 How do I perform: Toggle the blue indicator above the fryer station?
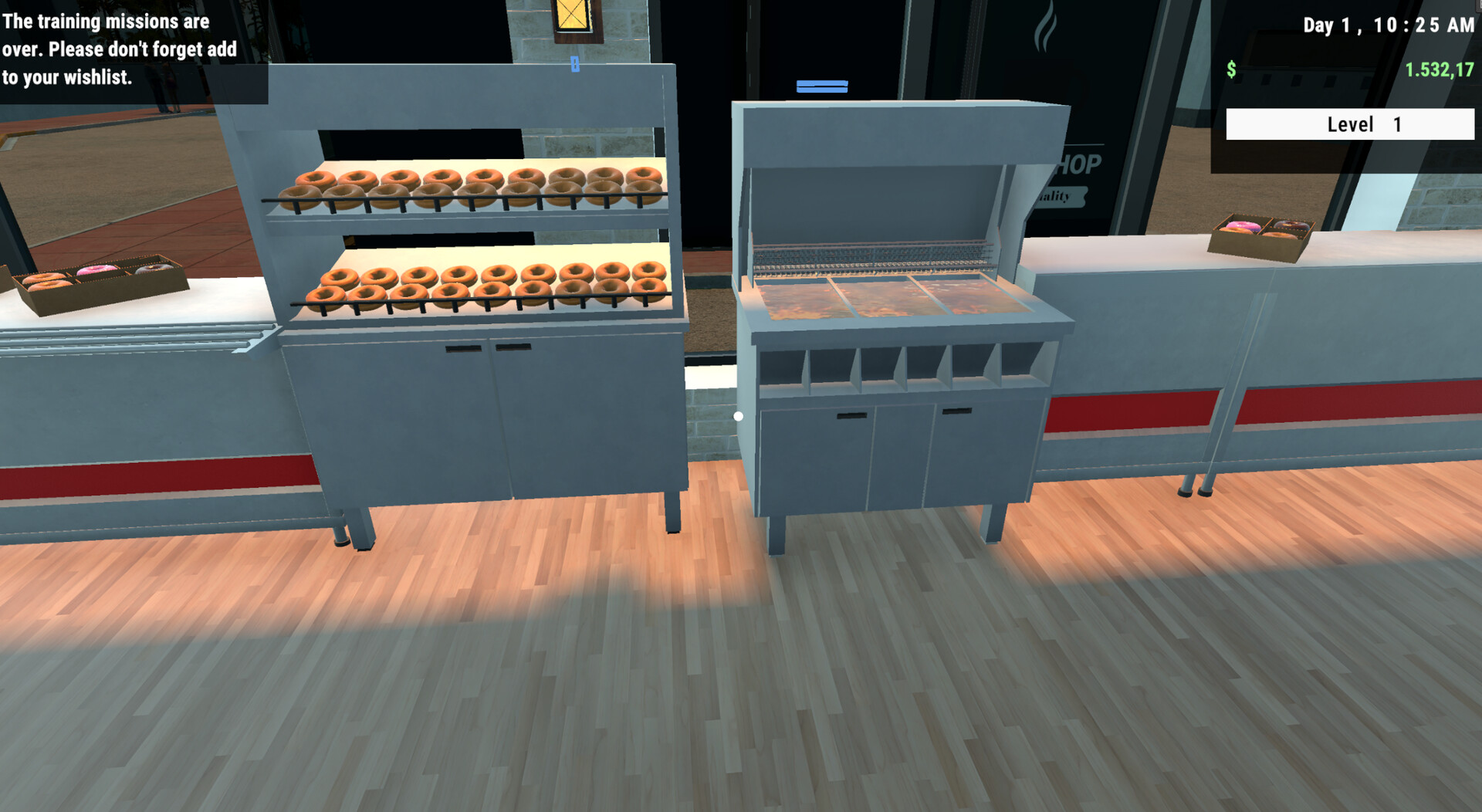point(821,86)
